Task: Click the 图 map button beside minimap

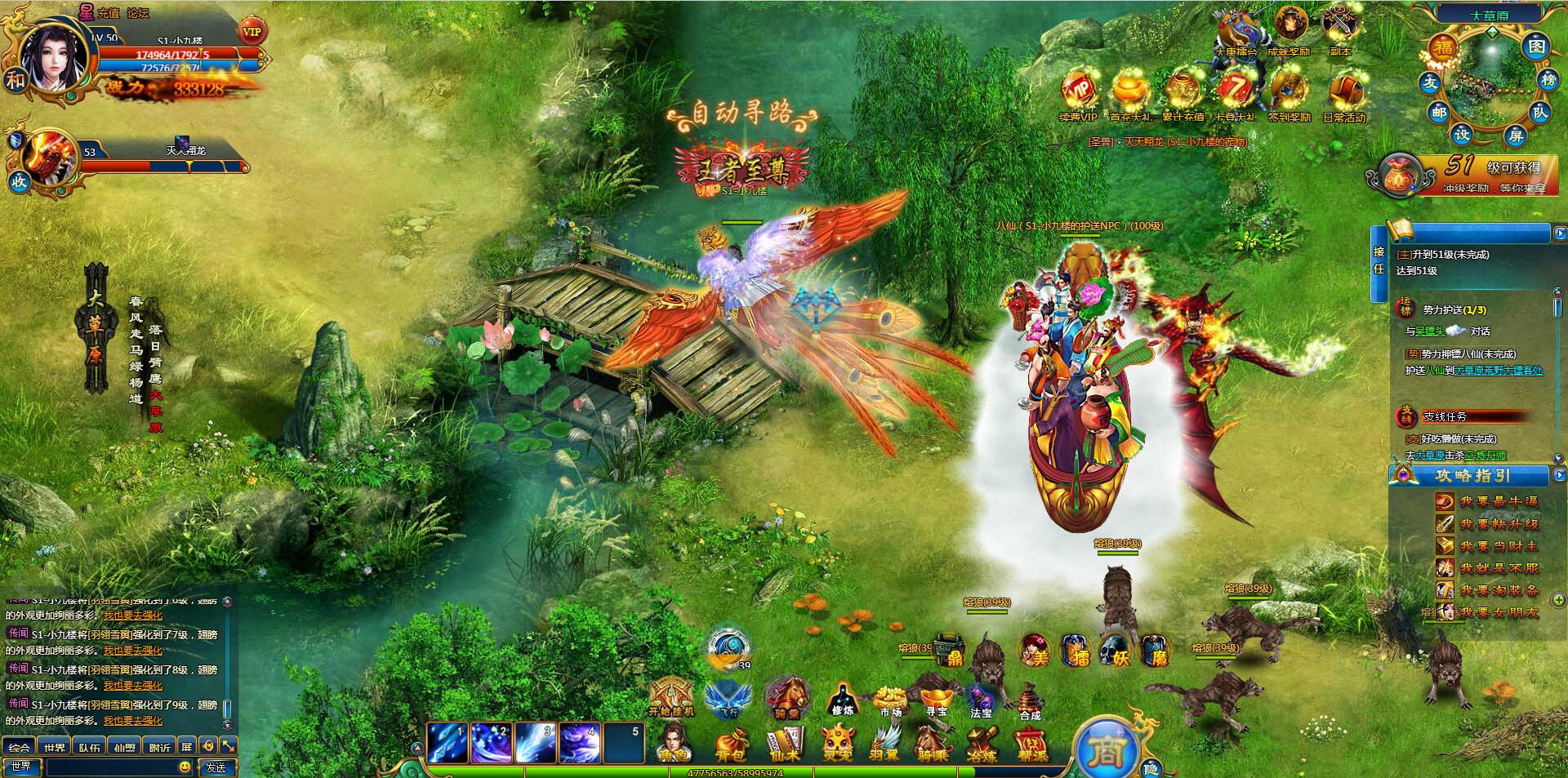Action: coord(1536,47)
